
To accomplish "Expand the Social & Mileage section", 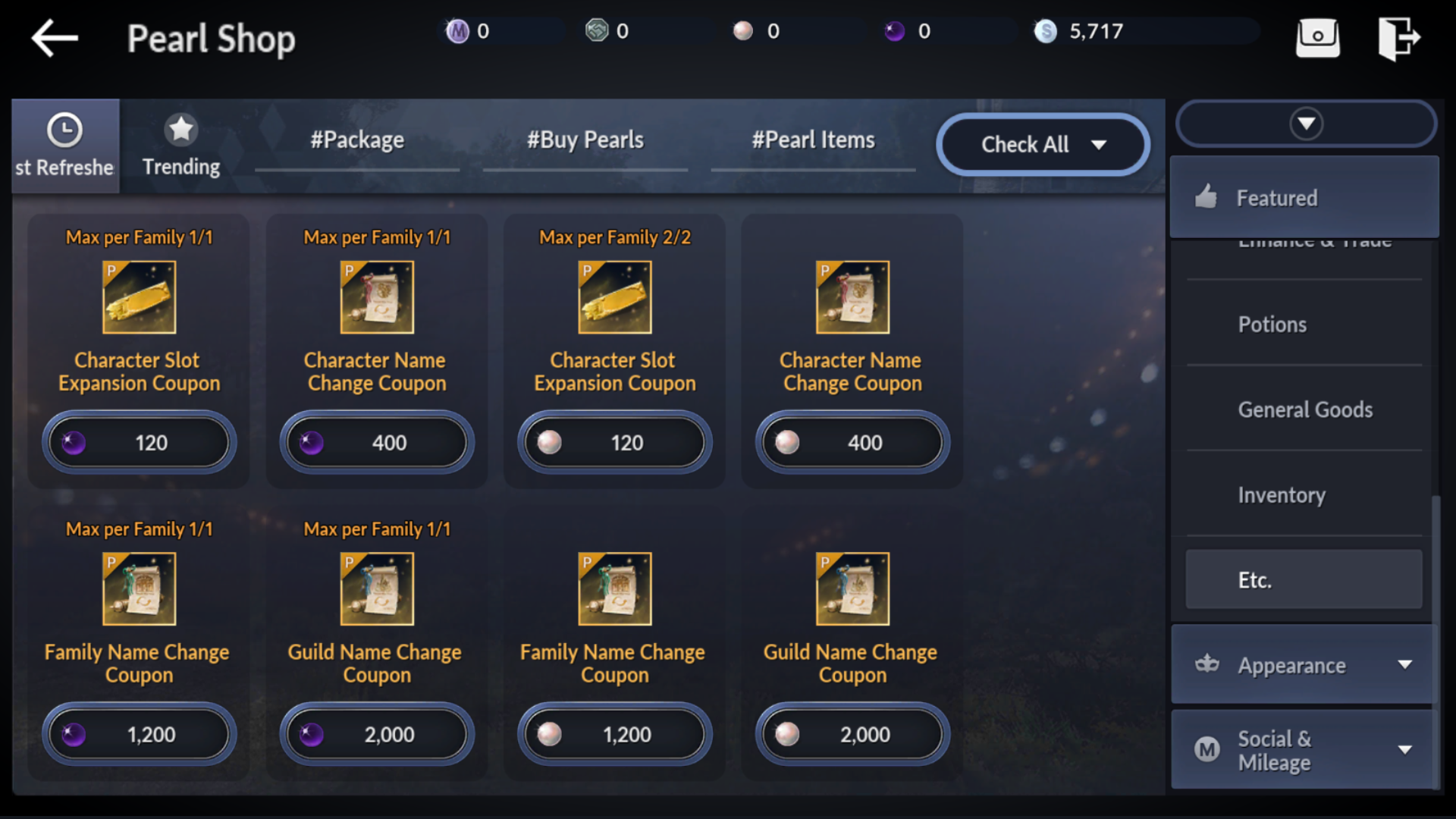I will pos(1304,750).
